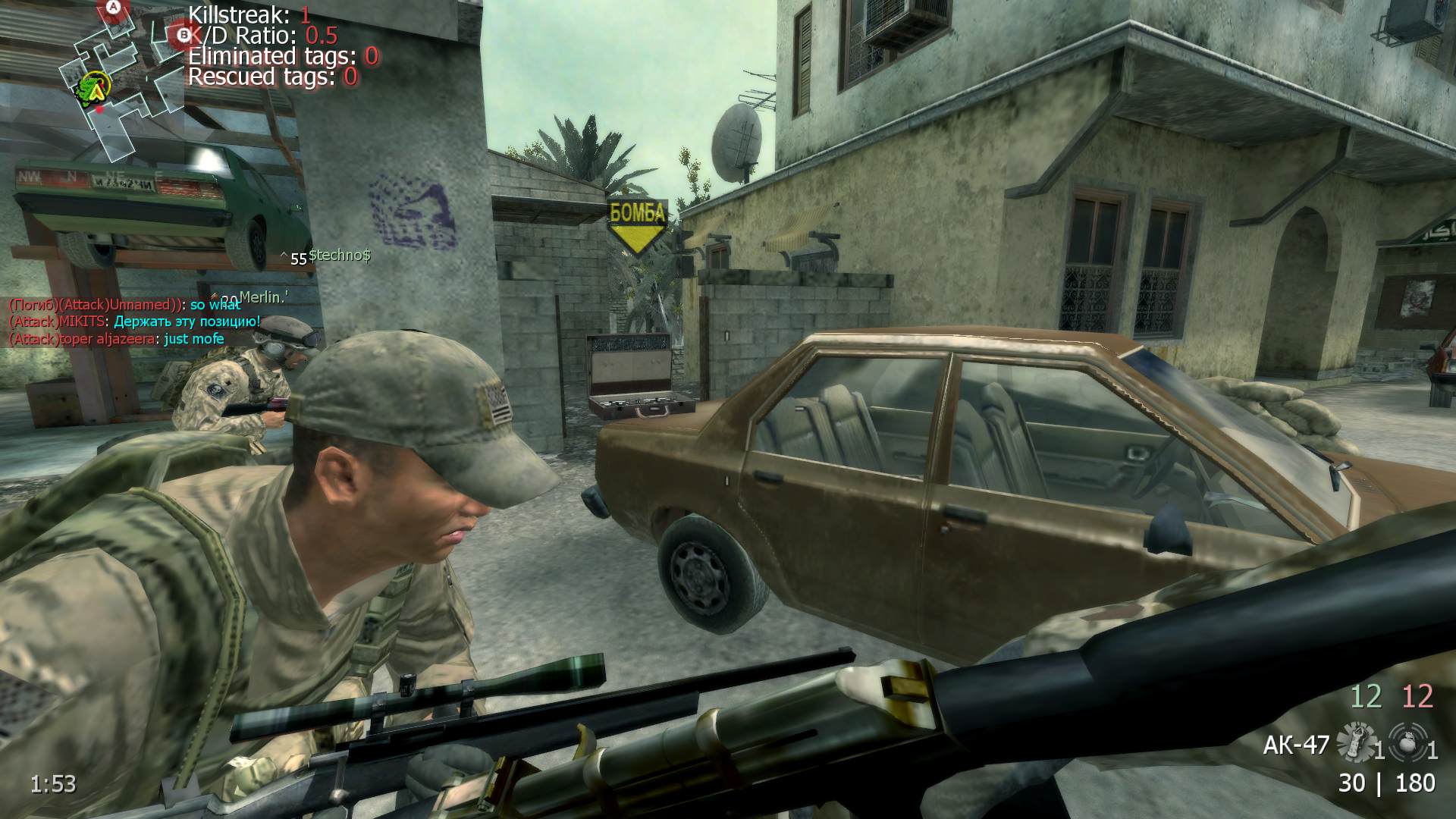Select the B objective marker on minimap
1456x819 pixels.
click(183, 33)
